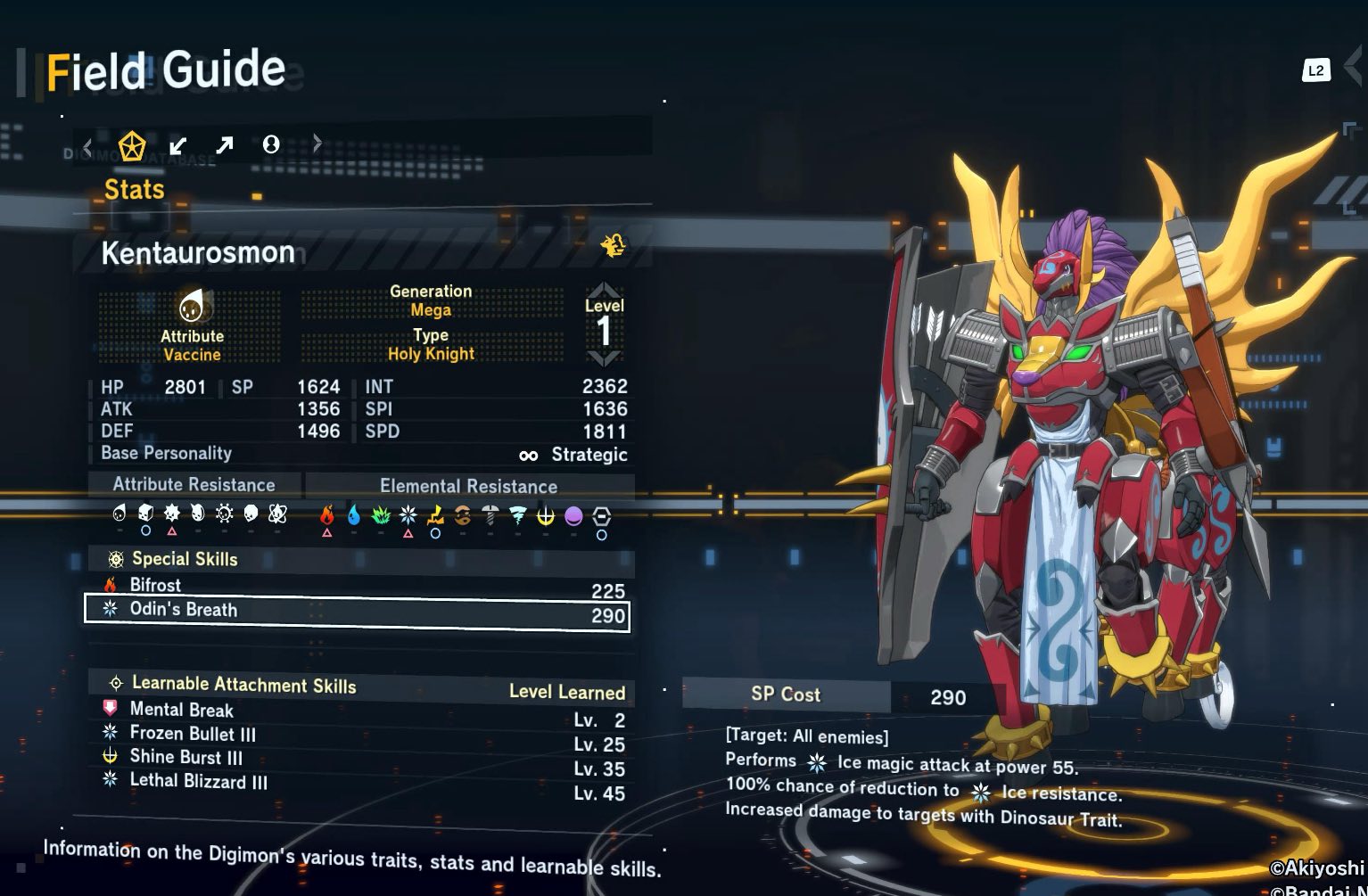Image resolution: width=1368 pixels, height=896 pixels.
Task: Click the purple dark orb resistance icon
Action: pyautogui.click(x=573, y=516)
